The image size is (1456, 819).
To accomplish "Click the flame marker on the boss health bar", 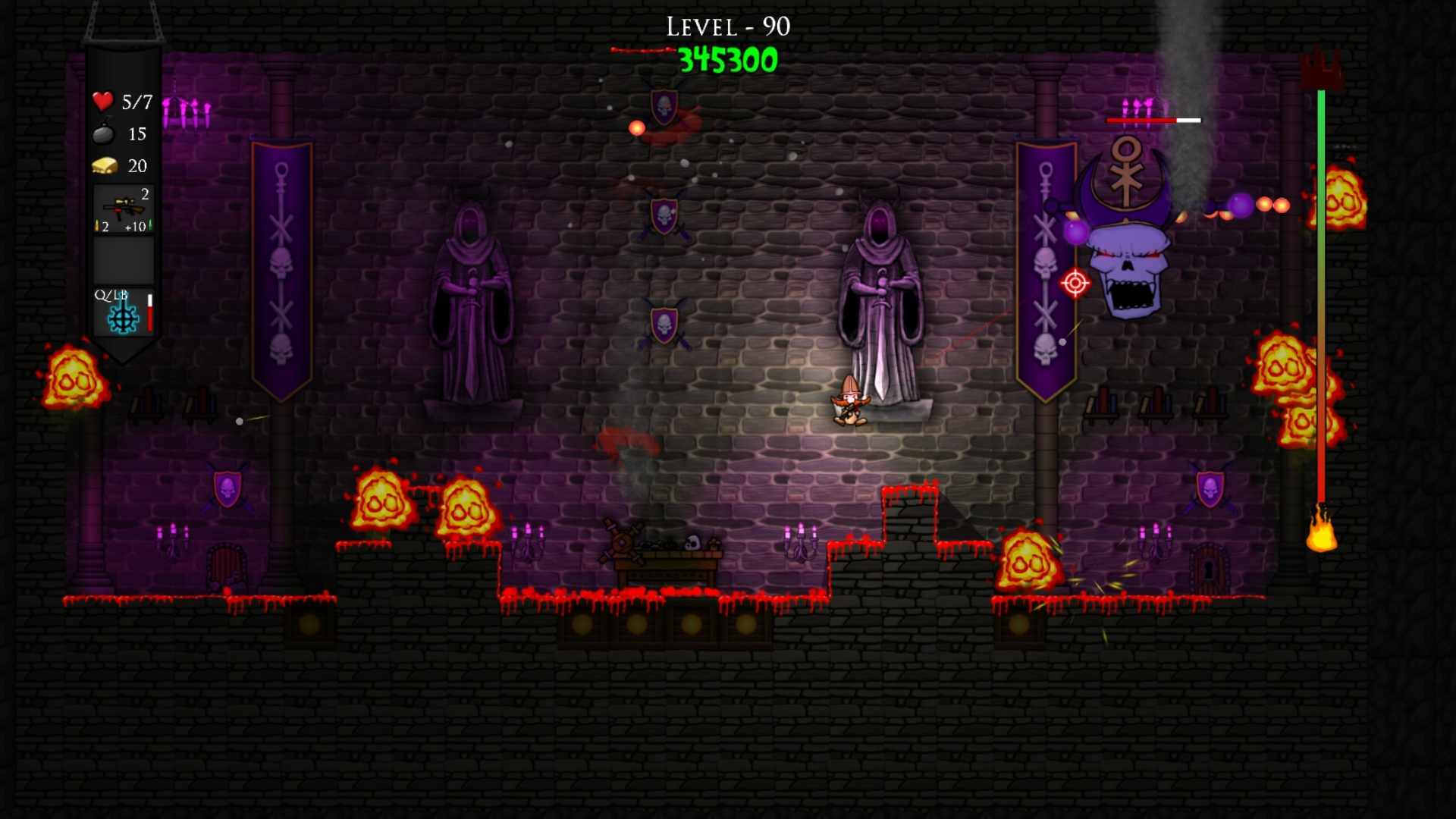I will coord(1323,541).
